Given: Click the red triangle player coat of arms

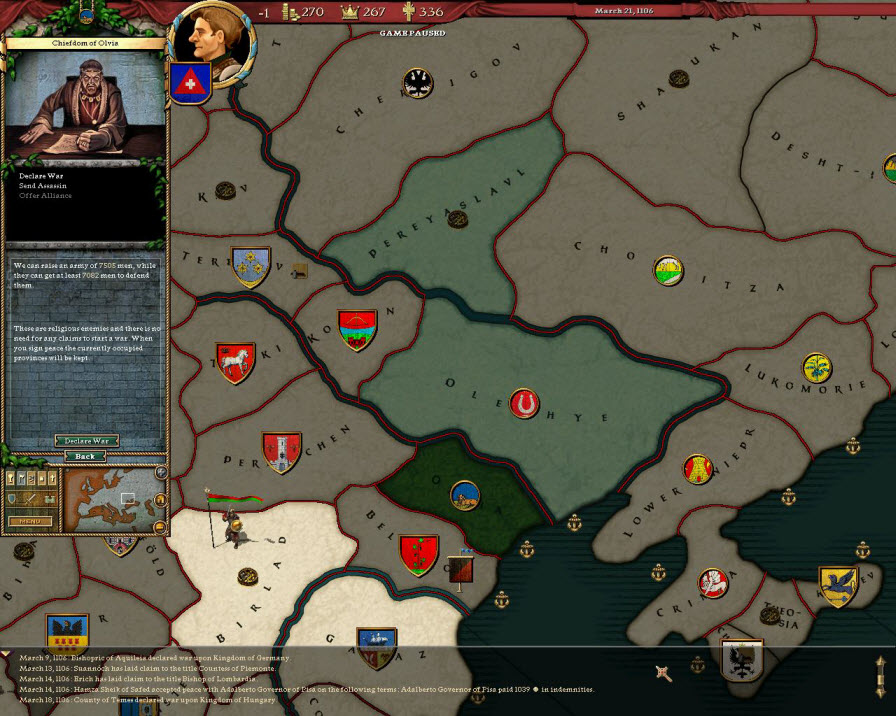Looking at the screenshot, I should point(187,84).
